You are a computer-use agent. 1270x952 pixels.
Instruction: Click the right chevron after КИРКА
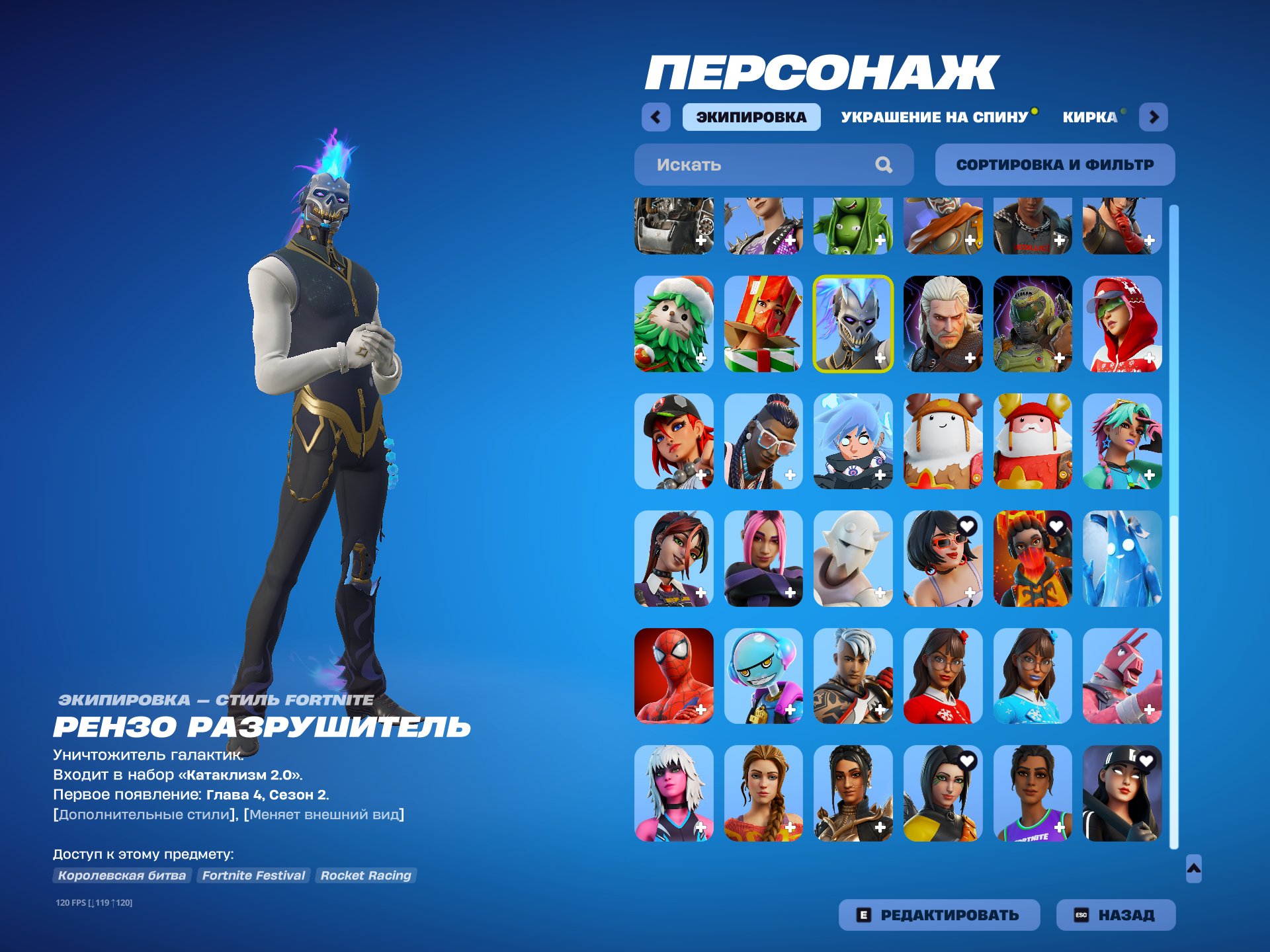click(x=1155, y=116)
